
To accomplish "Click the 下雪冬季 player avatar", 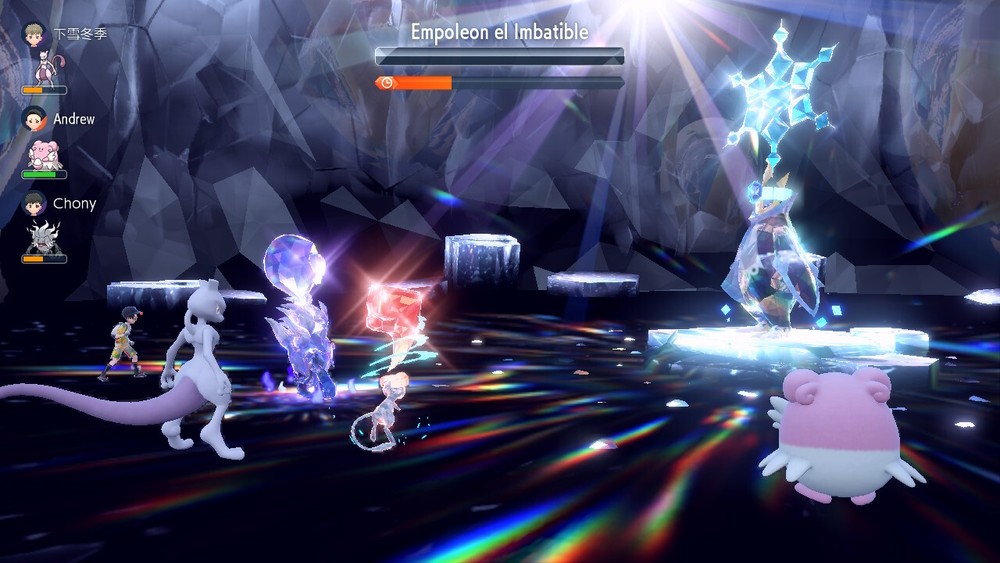I will pos(36,33).
